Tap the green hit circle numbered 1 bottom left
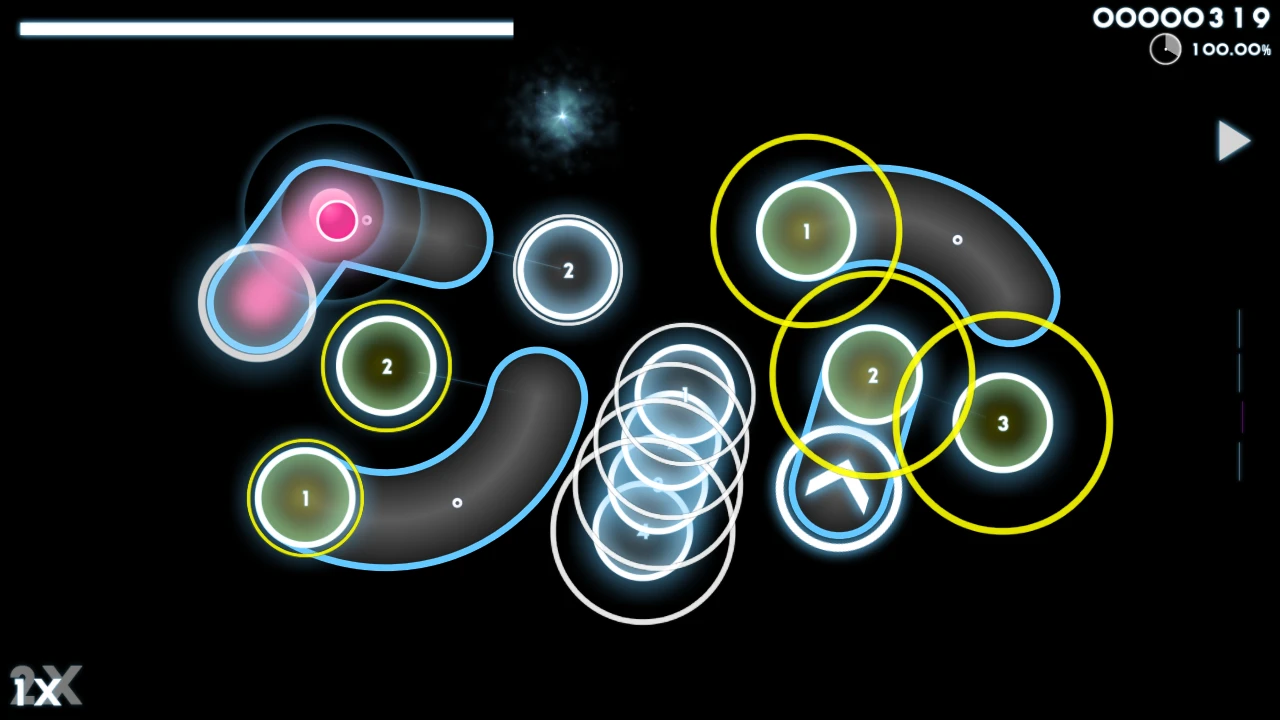 (304, 497)
